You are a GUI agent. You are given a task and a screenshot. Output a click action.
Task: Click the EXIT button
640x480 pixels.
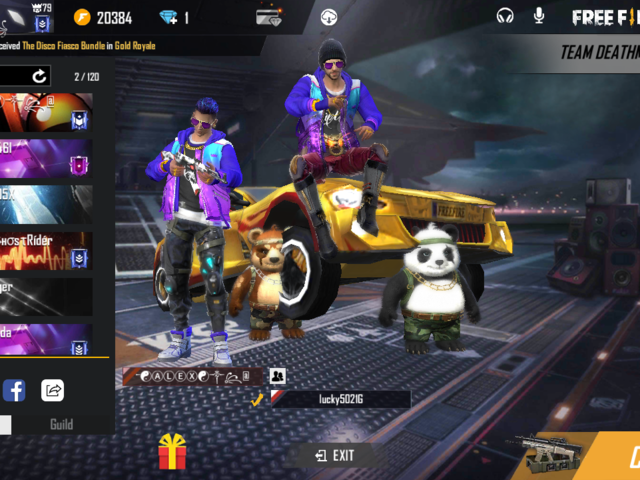click(335, 455)
